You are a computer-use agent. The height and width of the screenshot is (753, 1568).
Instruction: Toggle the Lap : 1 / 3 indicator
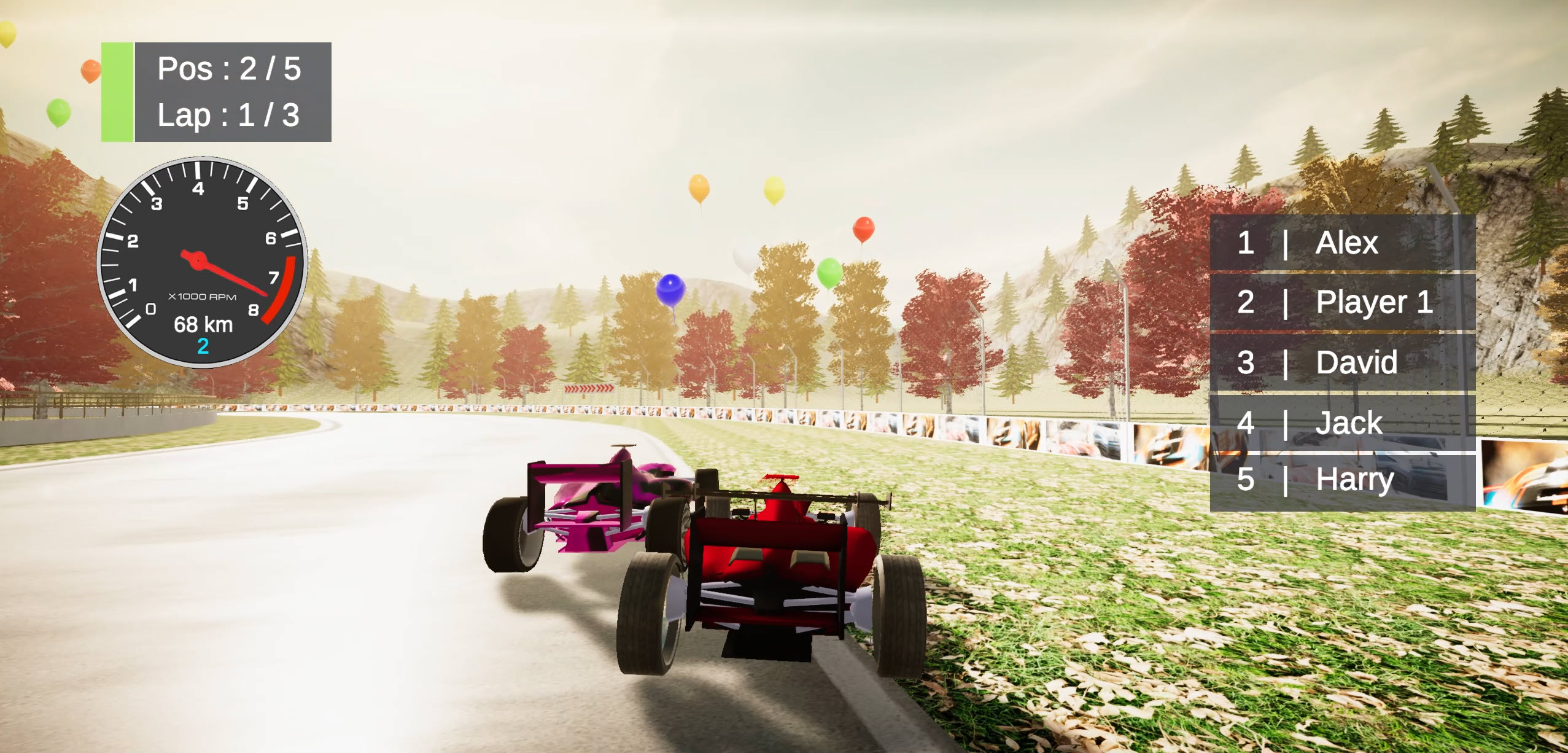pyautogui.click(x=228, y=114)
